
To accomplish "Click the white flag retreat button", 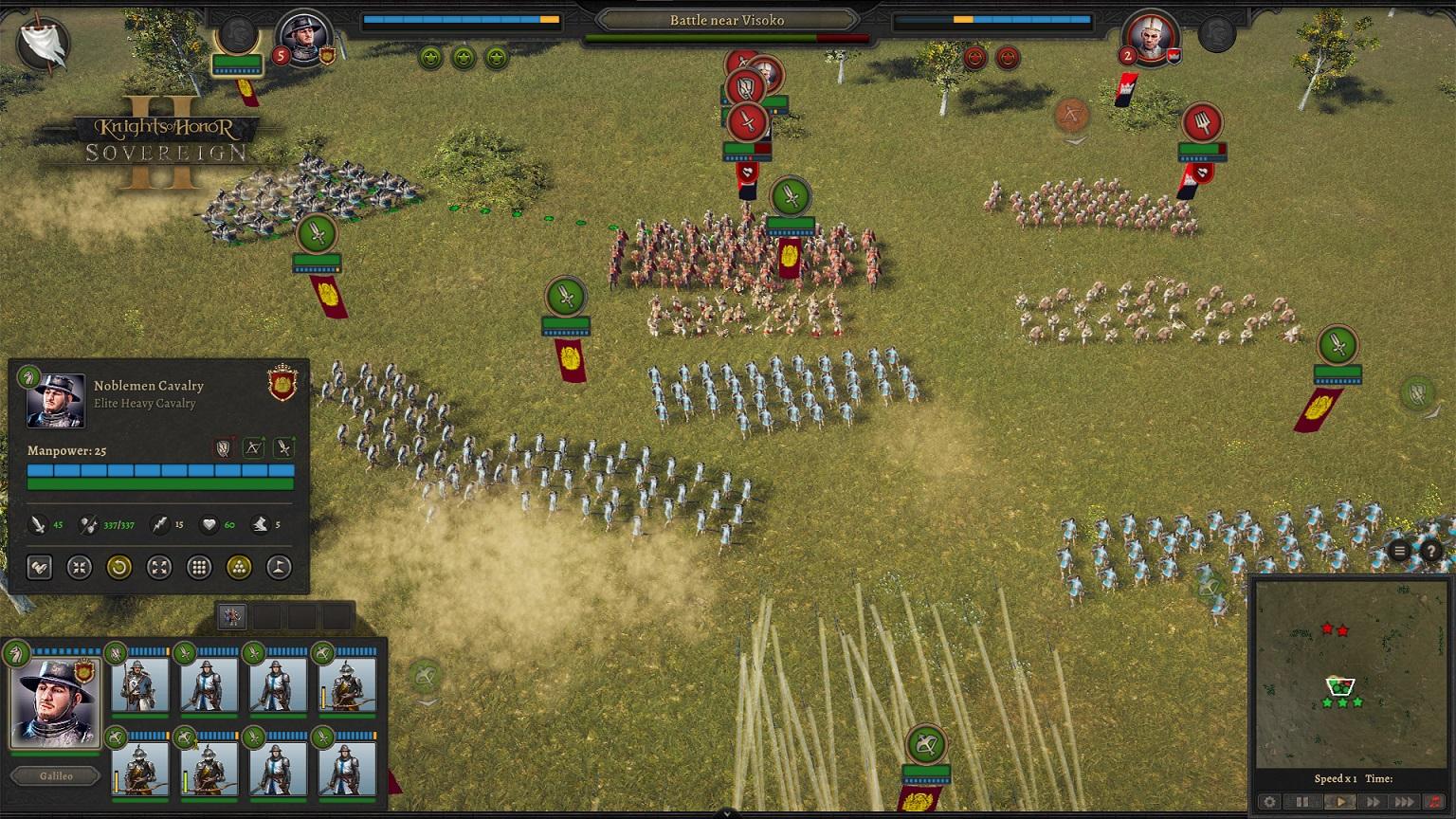I will click(x=43, y=44).
